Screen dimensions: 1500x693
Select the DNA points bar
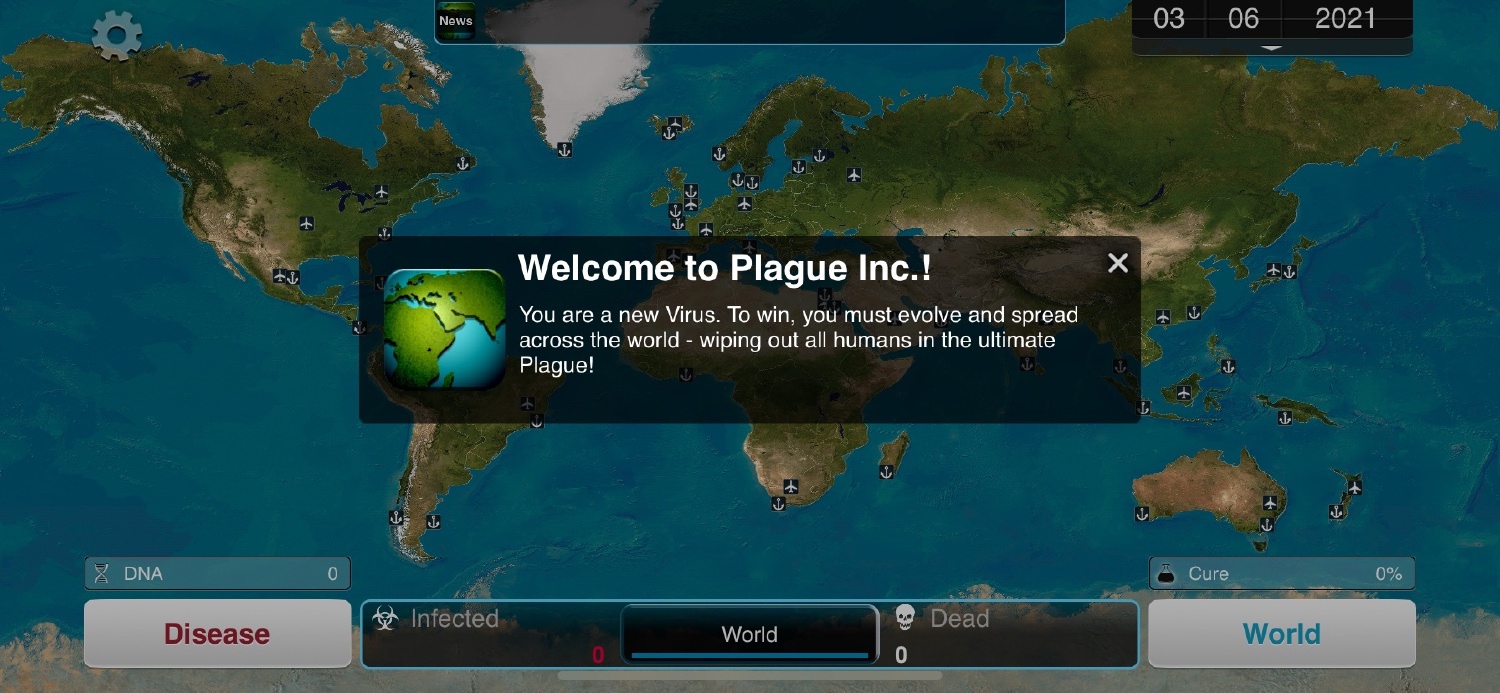(x=217, y=574)
